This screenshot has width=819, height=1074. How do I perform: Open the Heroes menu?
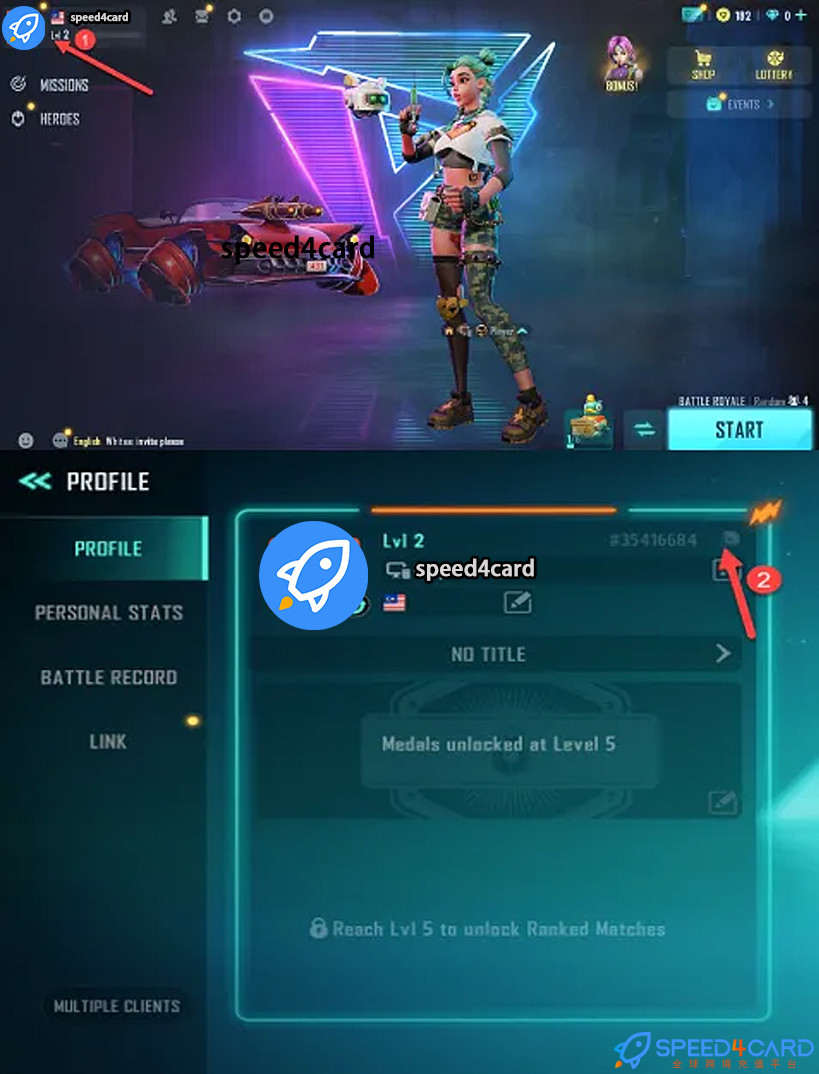click(58, 119)
